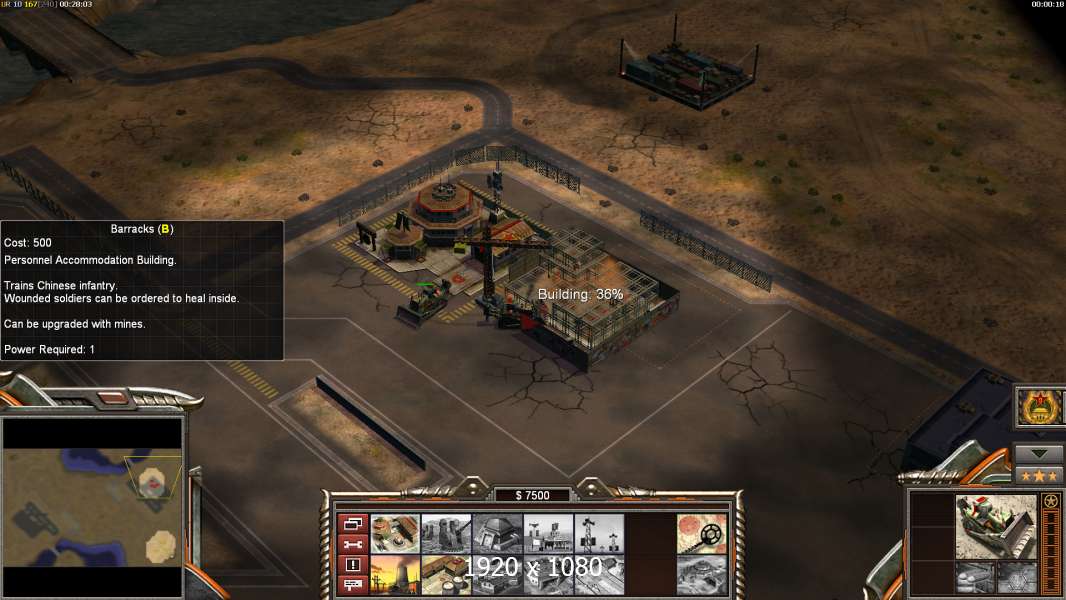This screenshot has height=600, width=1066.
Task: Activate the land mine detector command
Action: (701, 533)
